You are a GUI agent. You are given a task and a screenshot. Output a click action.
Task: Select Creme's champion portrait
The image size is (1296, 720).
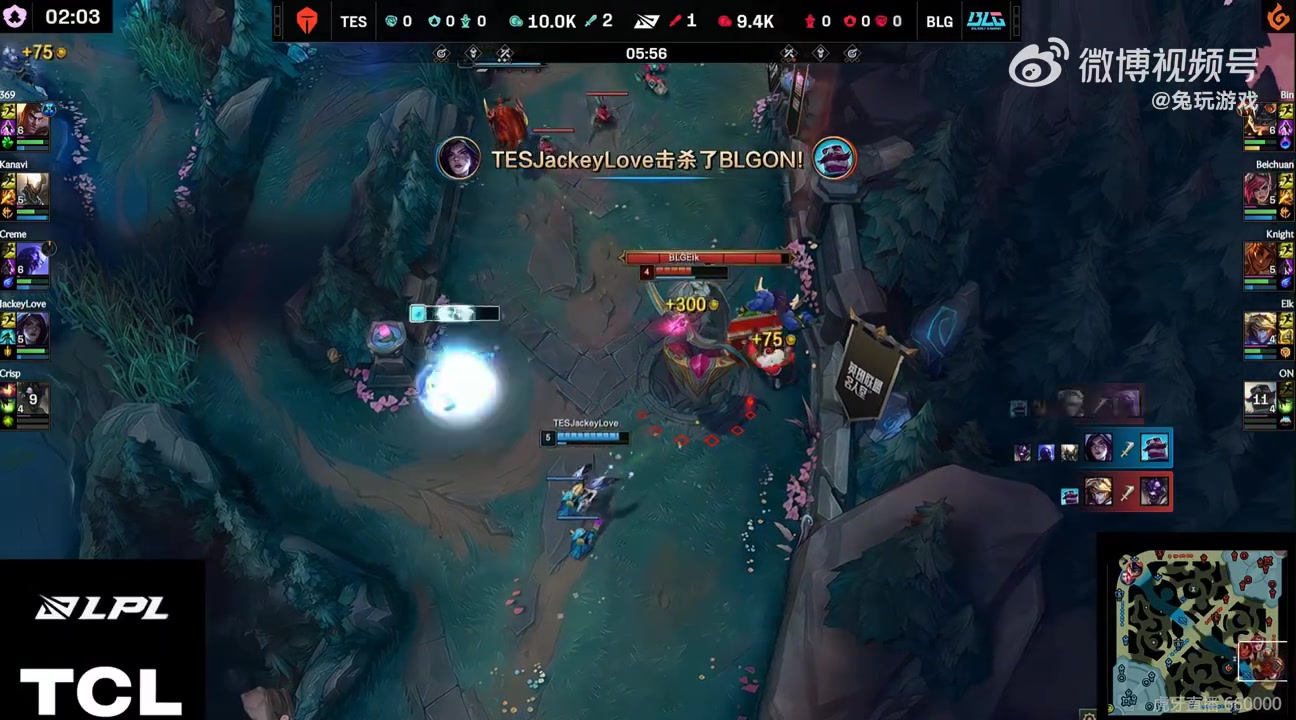tap(32, 260)
